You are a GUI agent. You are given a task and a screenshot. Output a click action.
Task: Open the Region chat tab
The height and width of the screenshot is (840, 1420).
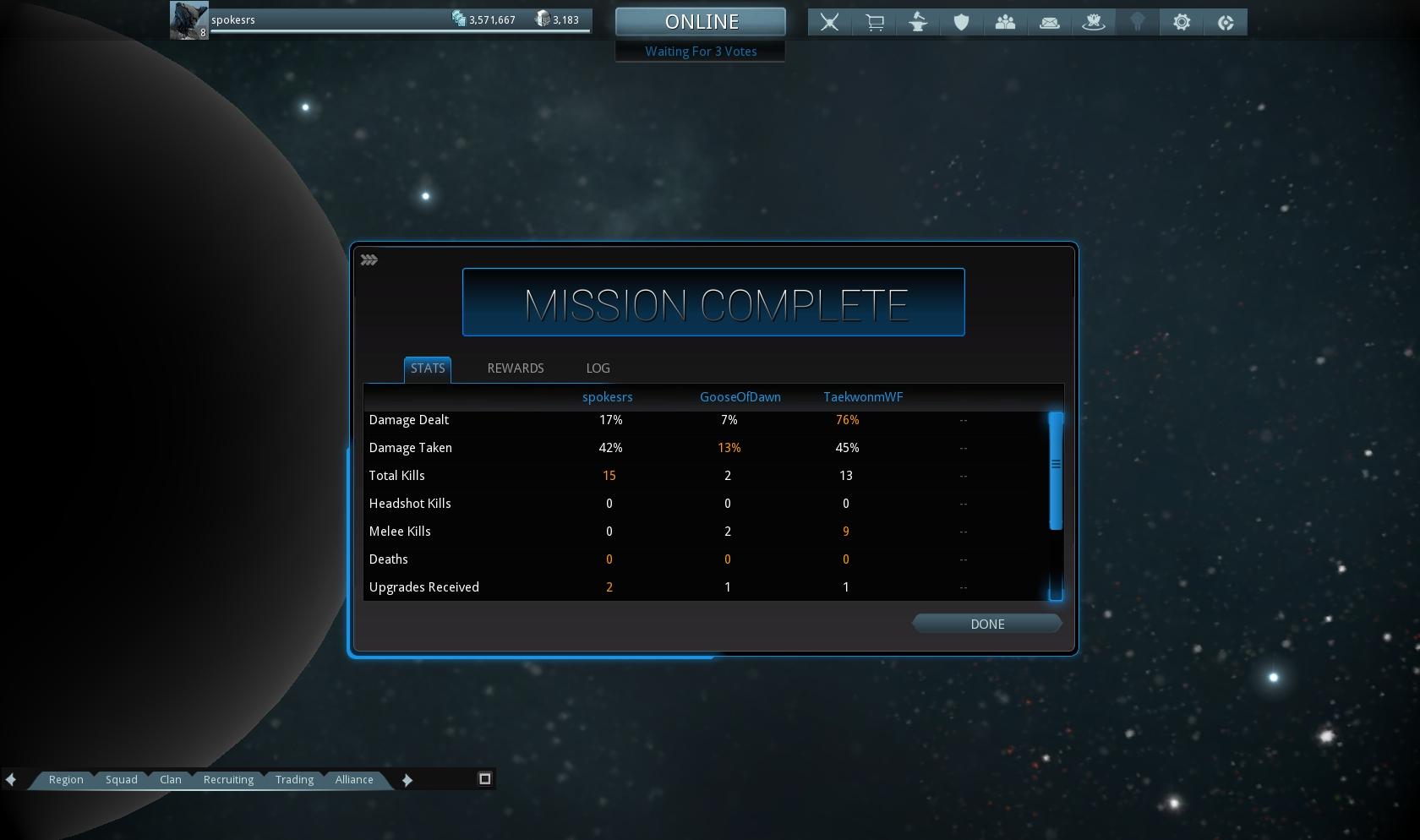pyautogui.click(x=66, y=779)
